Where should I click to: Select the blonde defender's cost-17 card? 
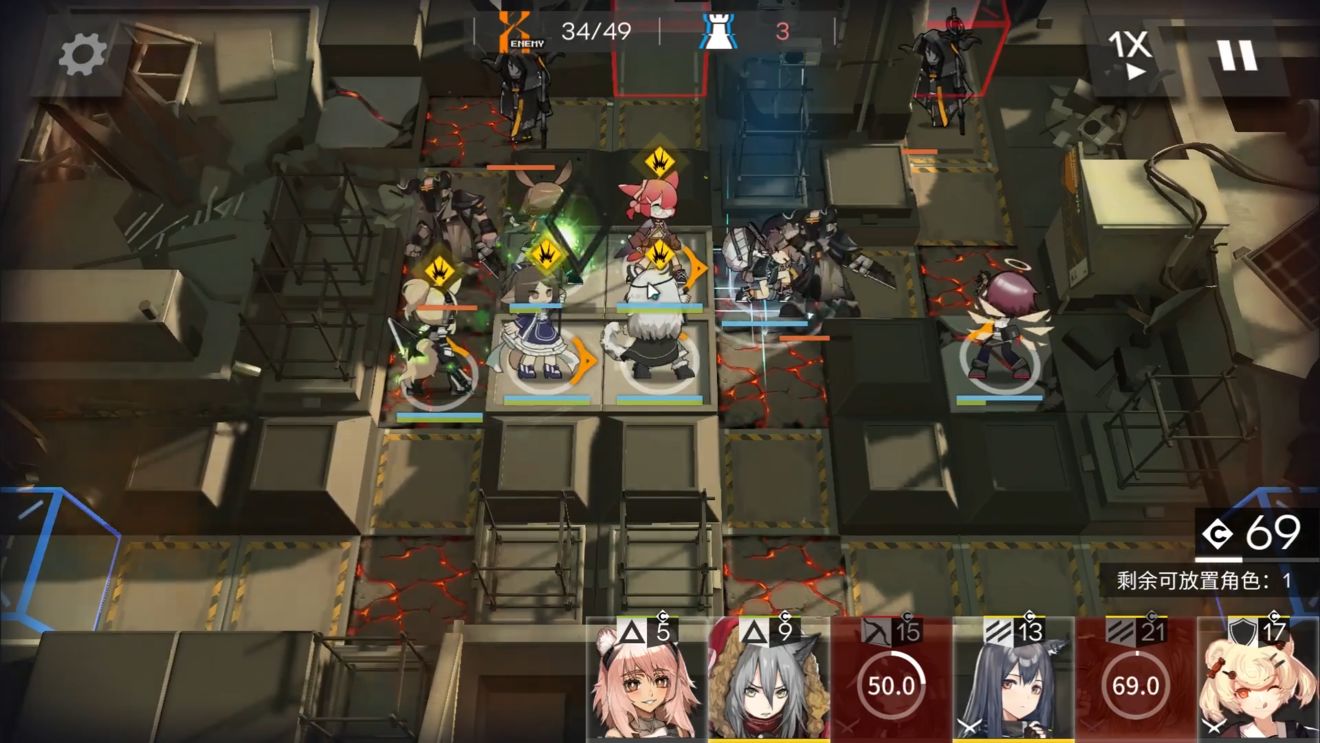(1255, 690)
